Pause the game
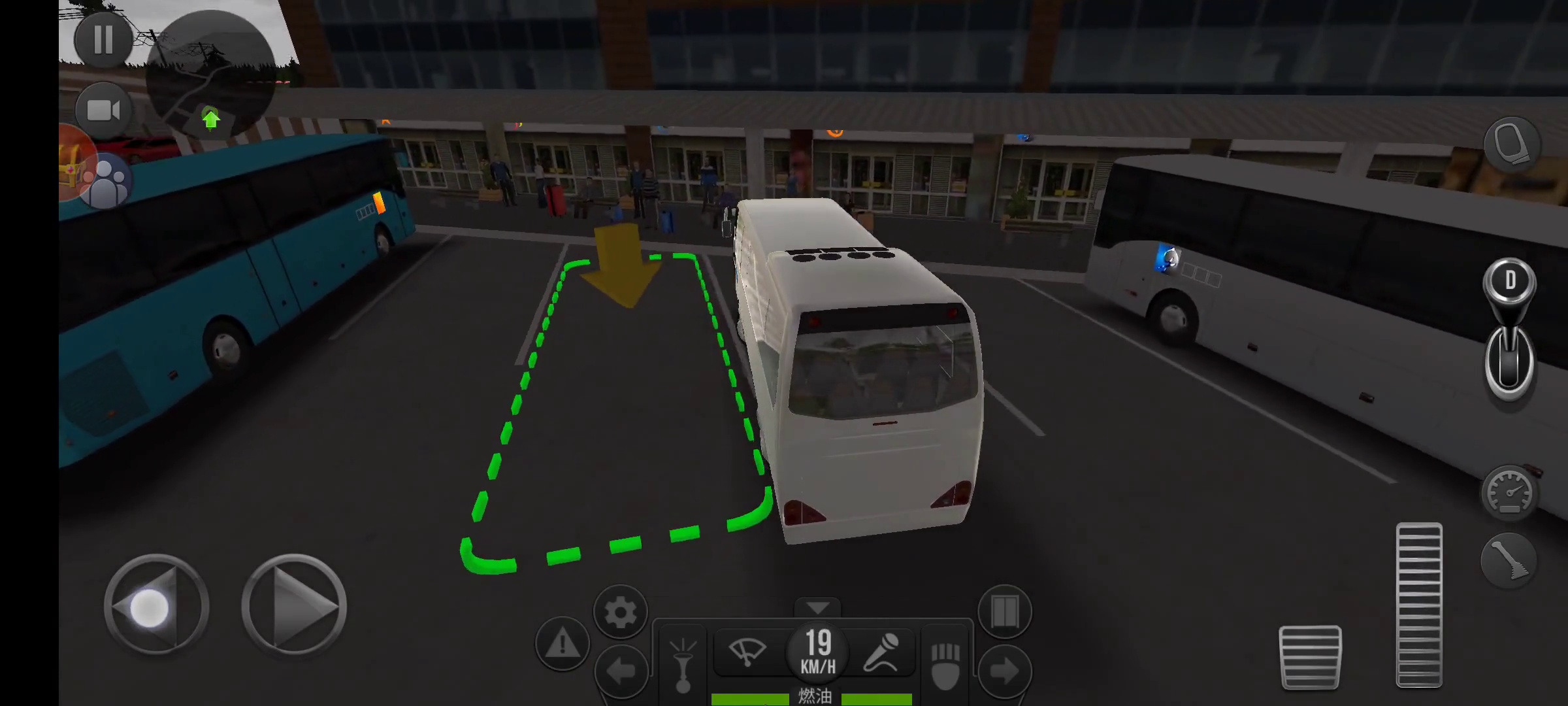Image resolution: width=1568 pixels, height=706 pixels. [103, 40]
